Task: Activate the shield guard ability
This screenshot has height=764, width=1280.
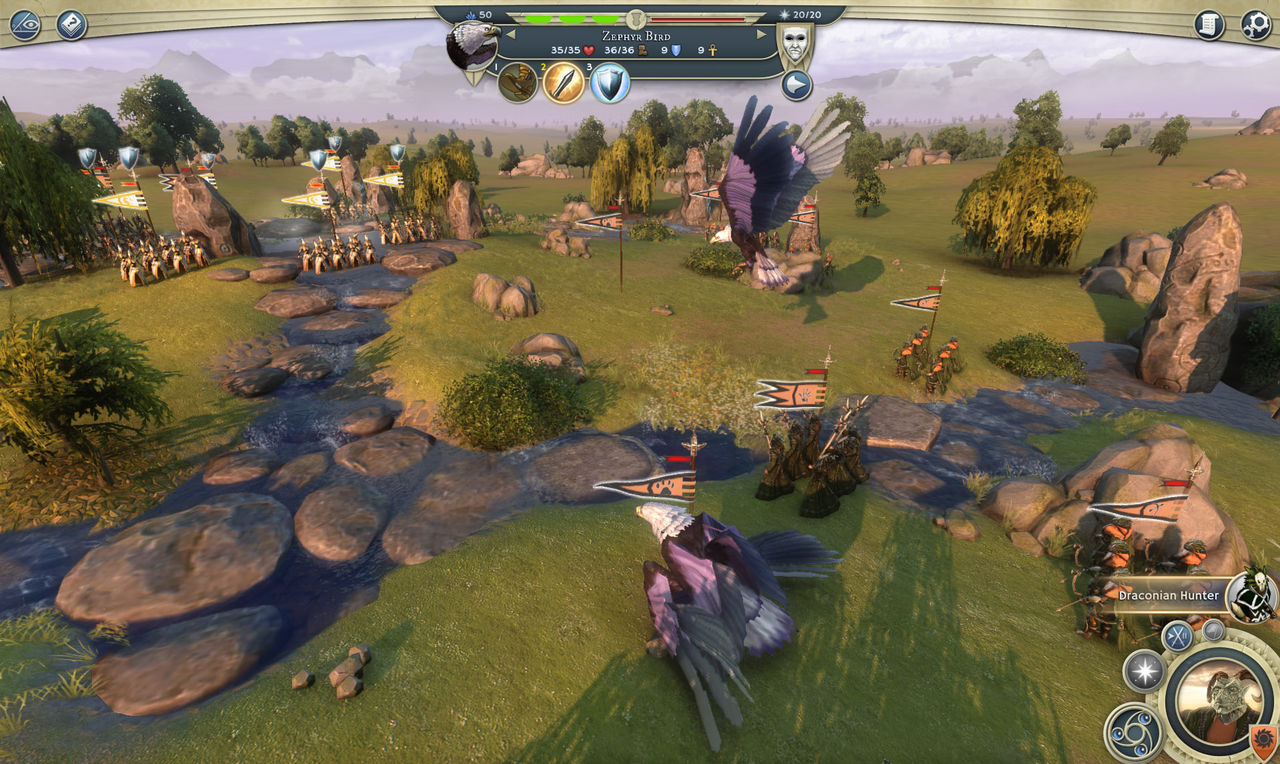Action: pyautogui.click(x=610, y=83)
